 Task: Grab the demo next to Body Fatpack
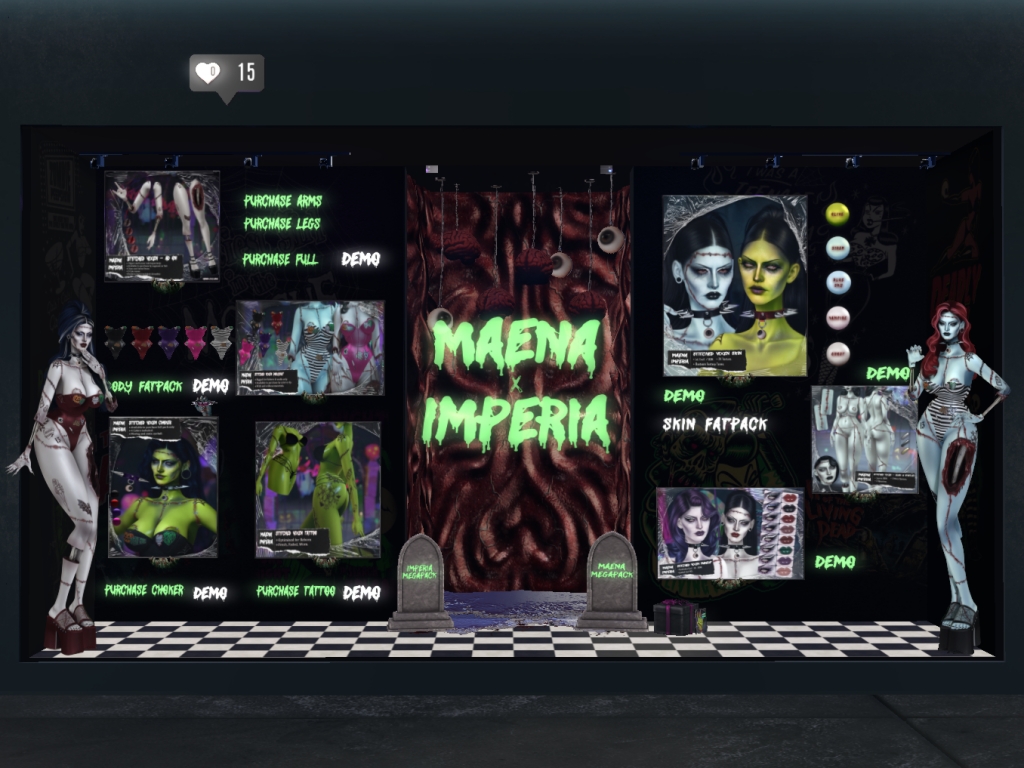click(210, 386)
